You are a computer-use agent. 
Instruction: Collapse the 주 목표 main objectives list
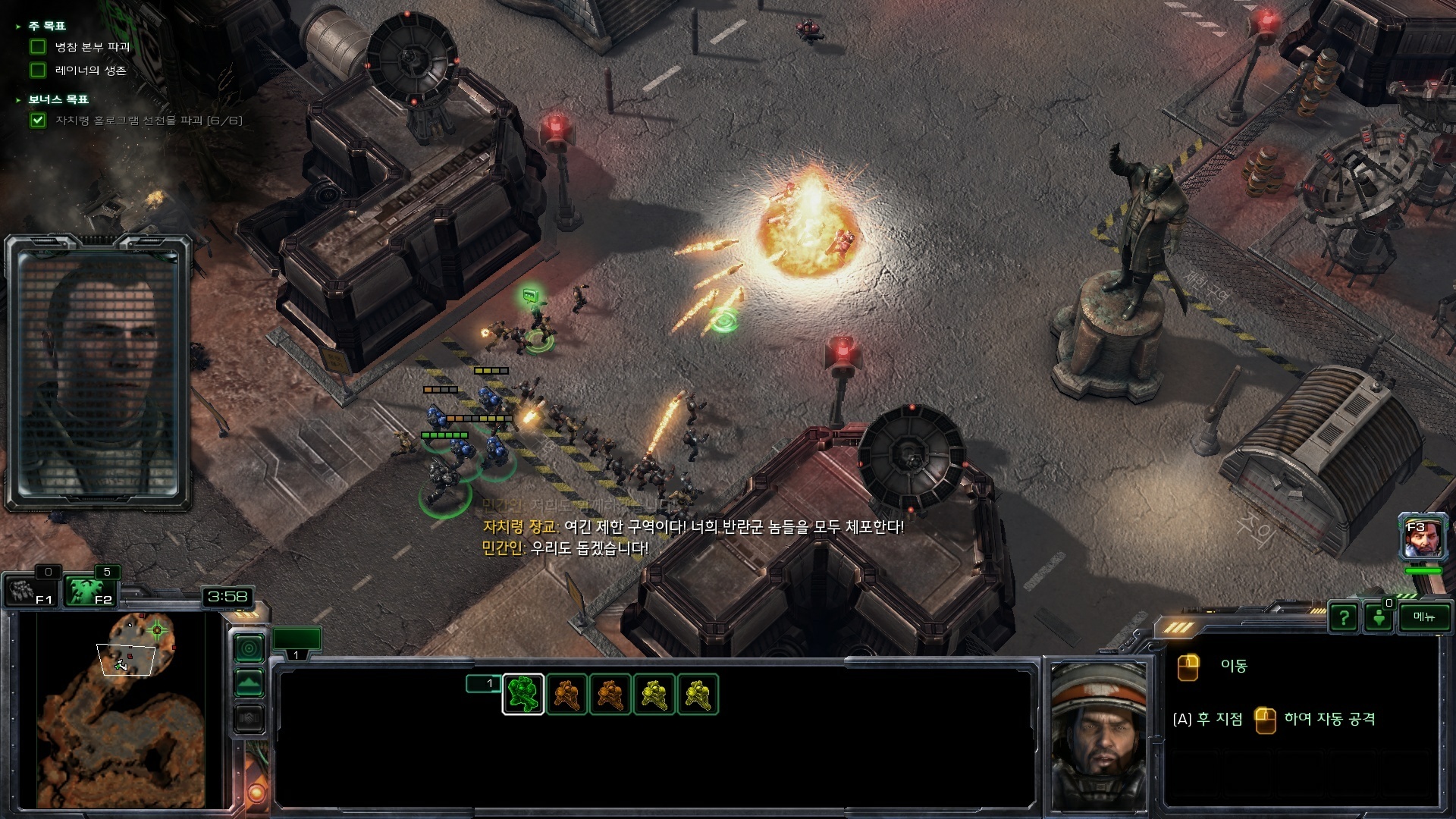(x=19, y=27)
